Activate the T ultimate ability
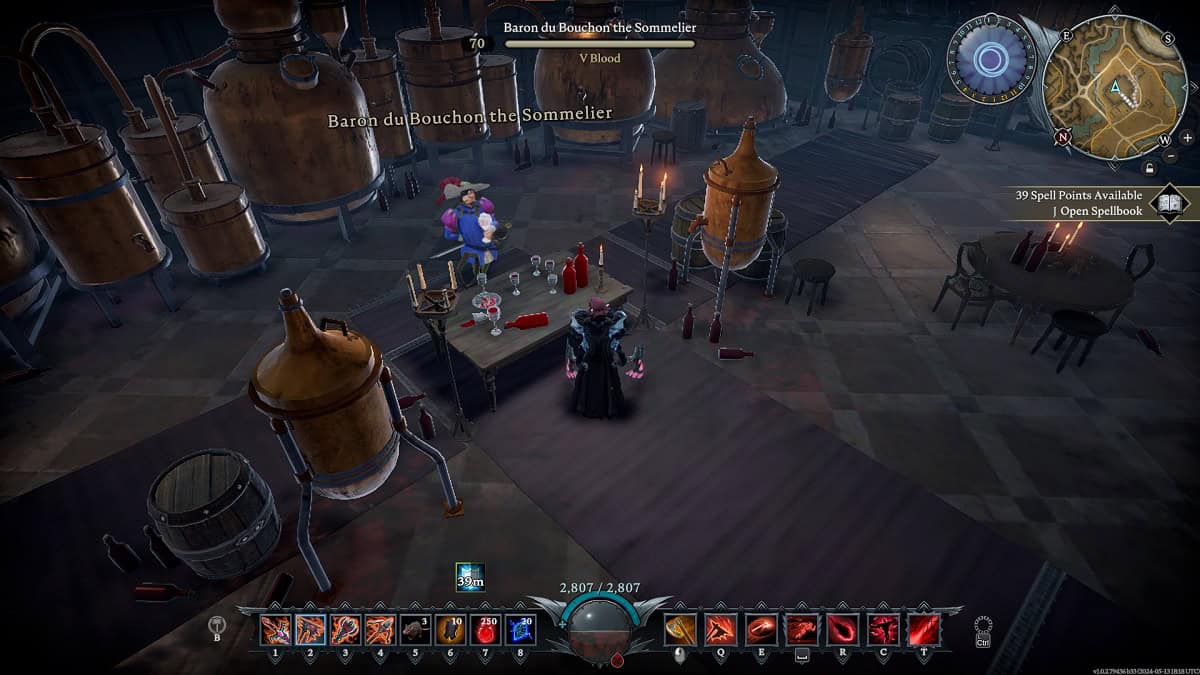This screenshot has width=1200, height=675. coord(924,629)
